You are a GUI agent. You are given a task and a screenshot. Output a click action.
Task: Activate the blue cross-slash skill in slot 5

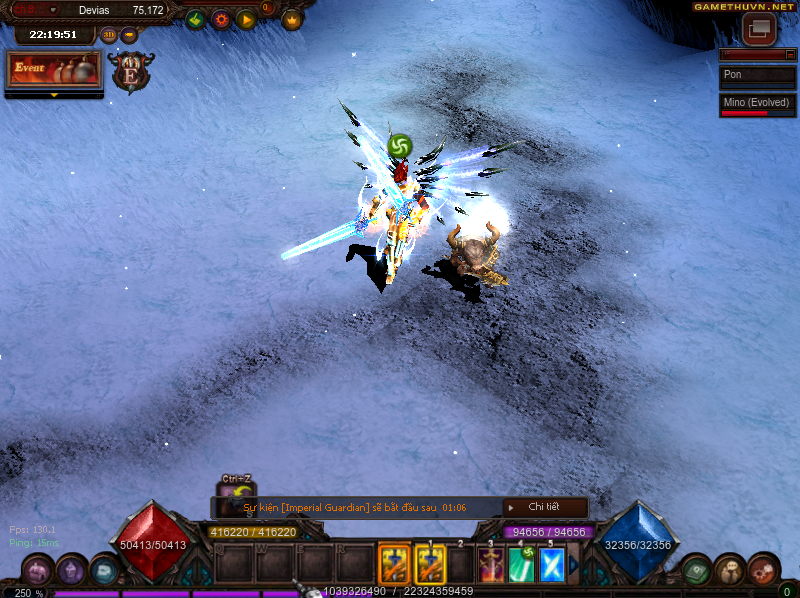pyautogui.click(x=552, y=565)
